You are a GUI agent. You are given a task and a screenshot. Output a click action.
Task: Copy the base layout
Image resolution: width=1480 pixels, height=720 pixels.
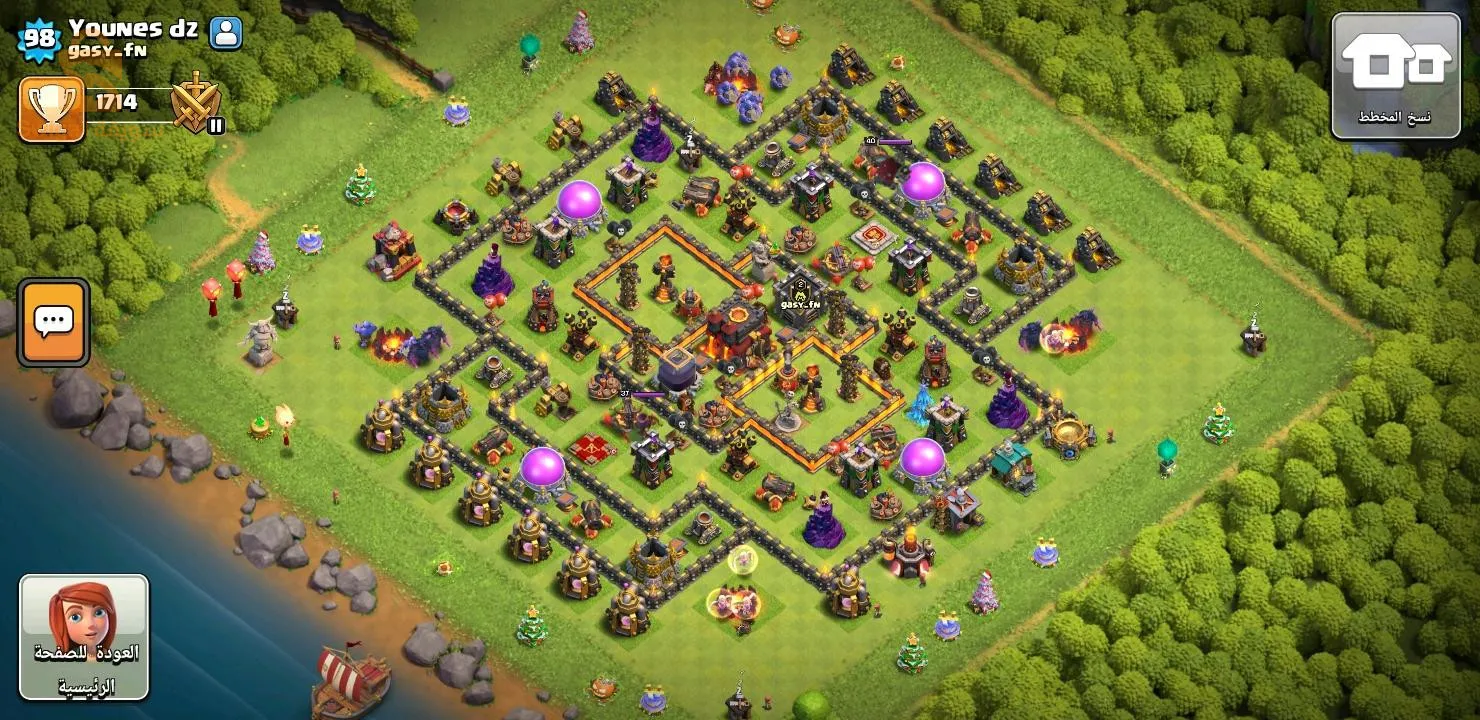[x=1396, y=75]
